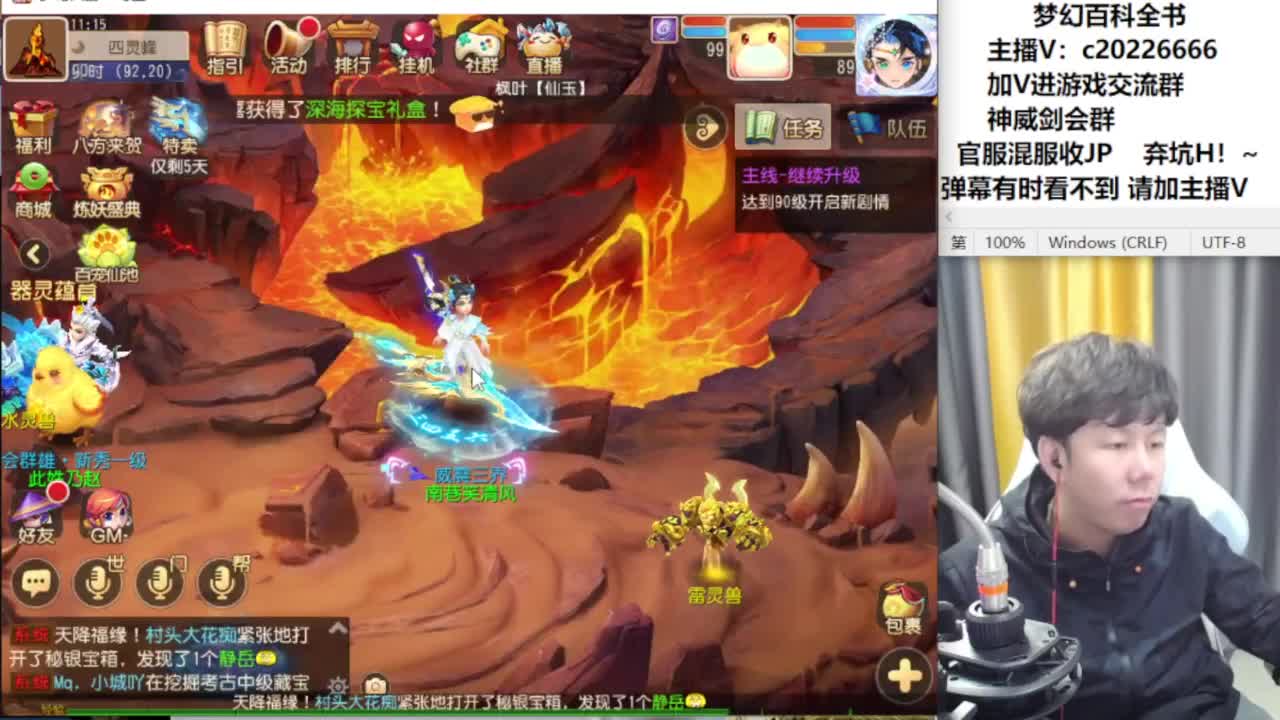This screenshot has width=1280, height=720.
Task: Open the chat bubble message window
Action: [37, 583]
